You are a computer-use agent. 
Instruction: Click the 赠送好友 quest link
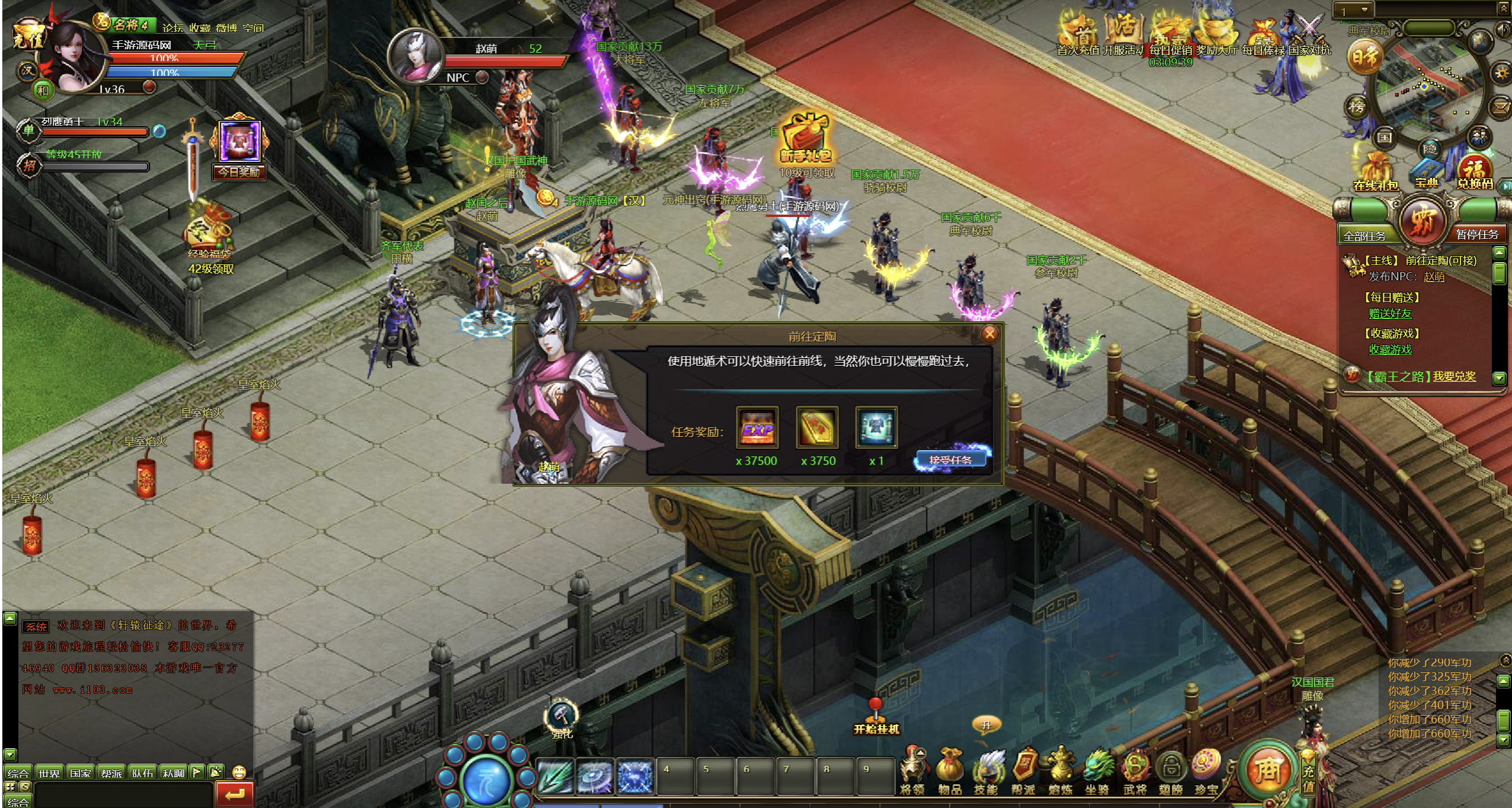click(x=1390, y=313)
